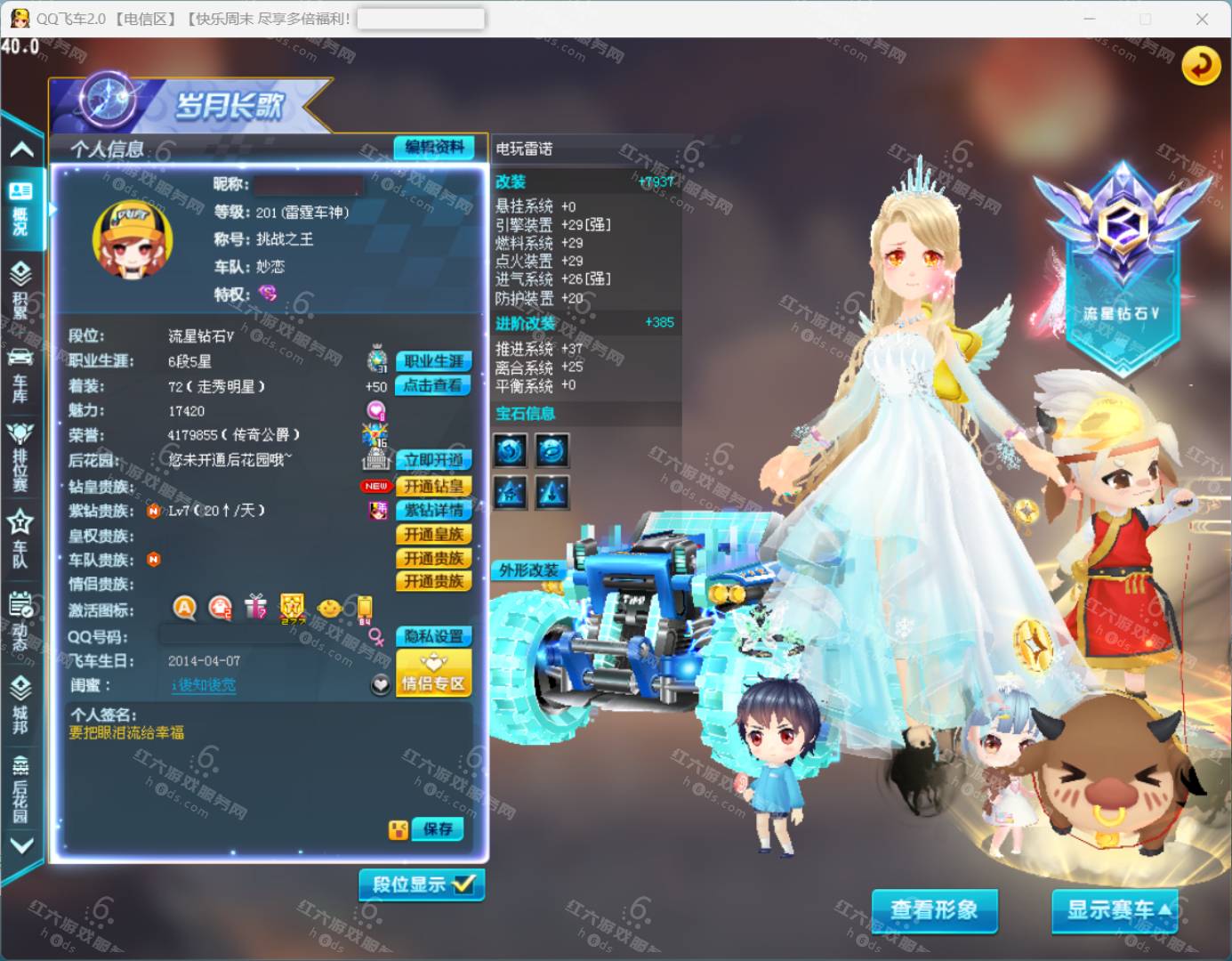
Task: Return using the yellow back arrow
Action: (1201, 65)
